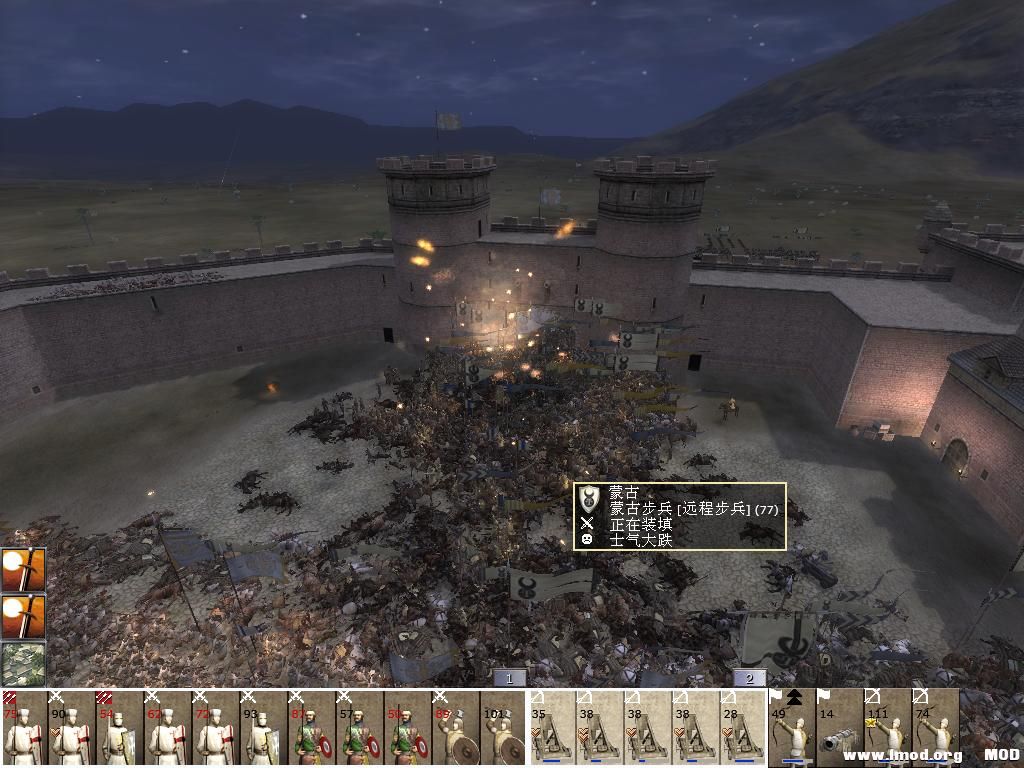Select the Templar unit card showing 75 soldiers

[24, 728]
